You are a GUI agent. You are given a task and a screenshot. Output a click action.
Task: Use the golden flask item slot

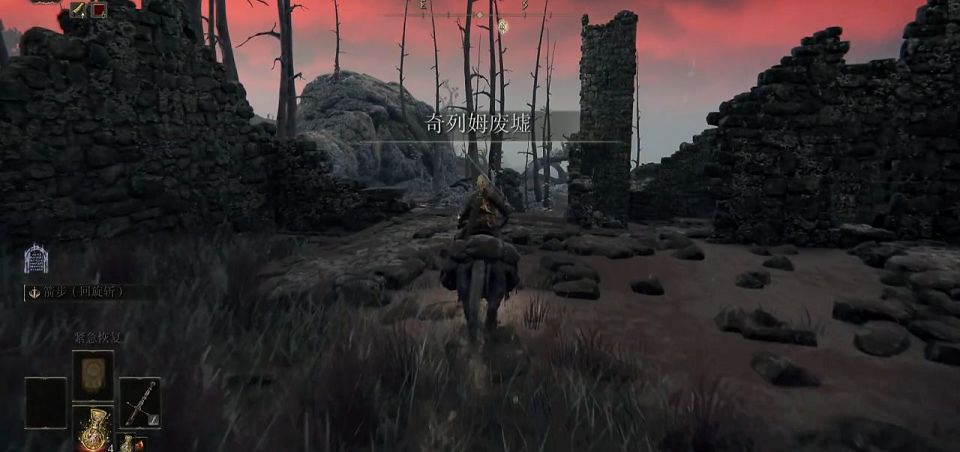[92, 426]
